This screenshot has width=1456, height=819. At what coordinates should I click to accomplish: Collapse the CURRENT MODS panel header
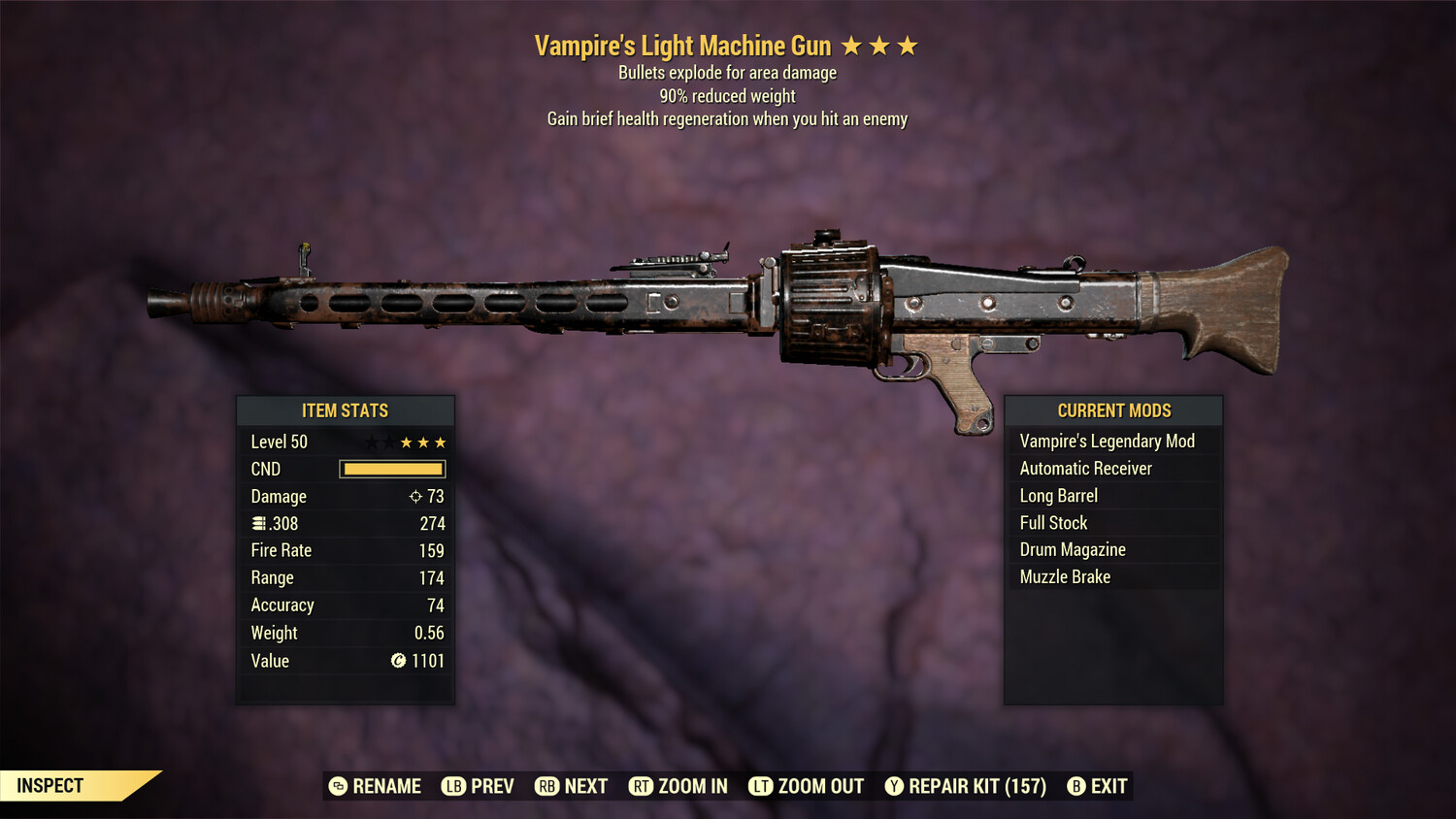(x=1113, y=410)
